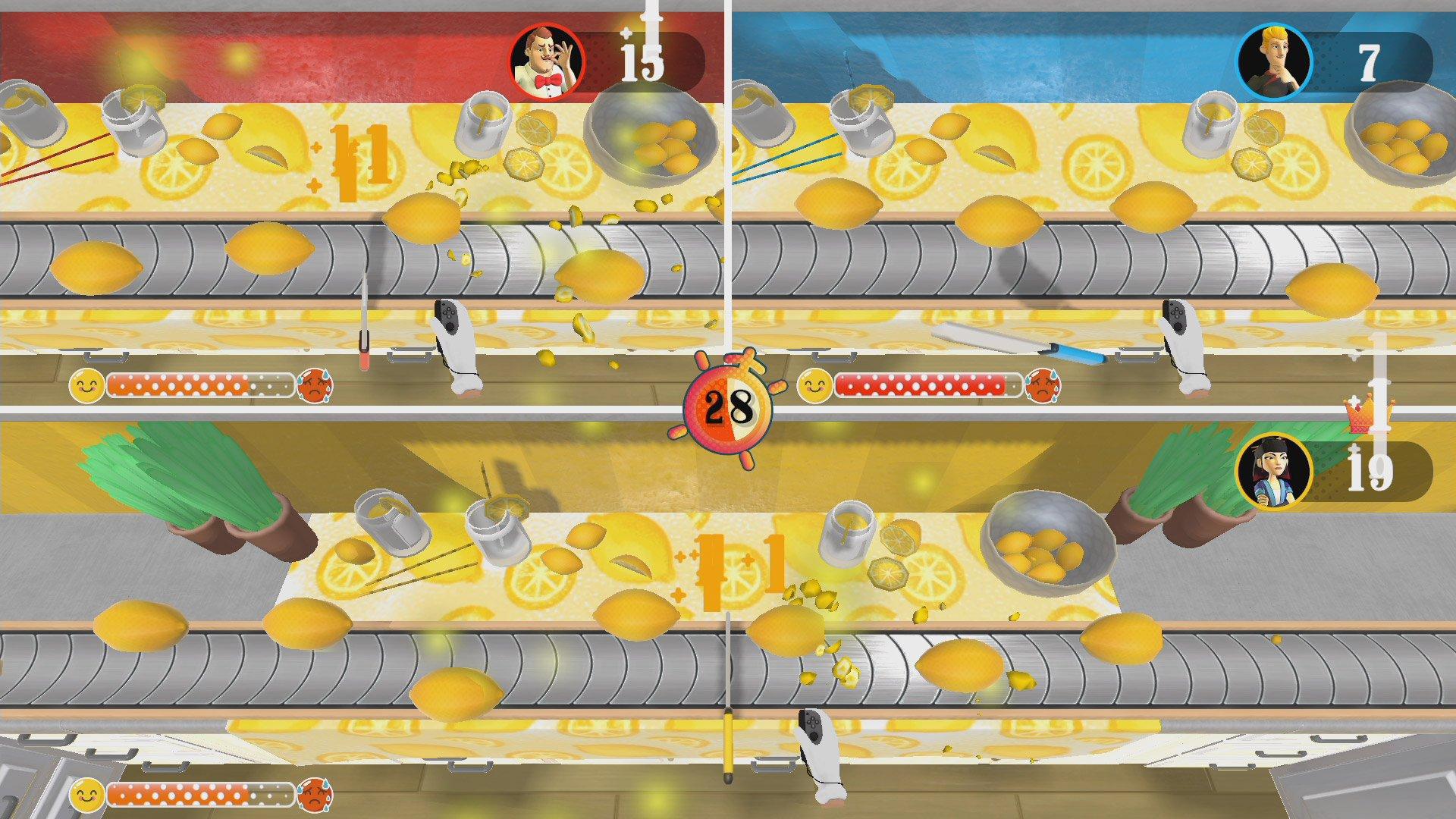Click the yellow player's avatar in bottom lane

tap(1274, 474)
